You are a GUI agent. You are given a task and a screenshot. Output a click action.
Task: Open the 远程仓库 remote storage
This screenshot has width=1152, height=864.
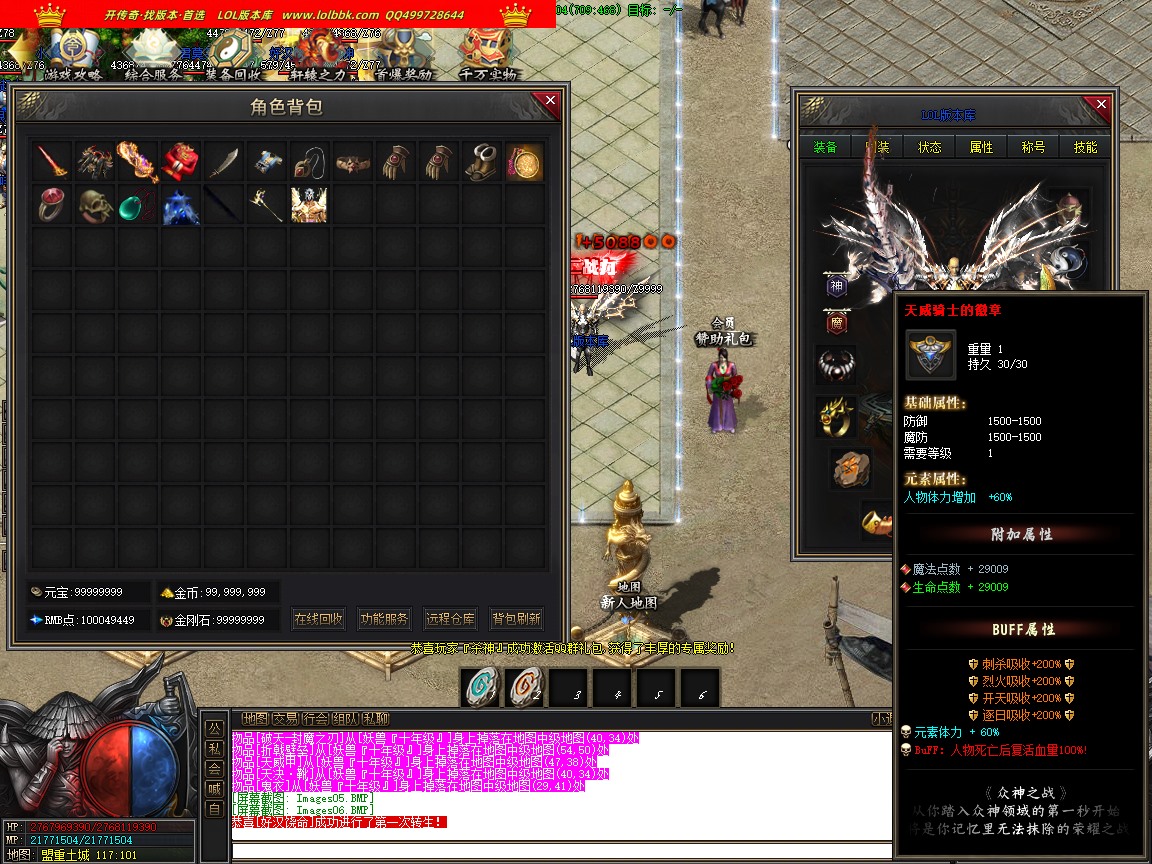[x=450, y=619]
